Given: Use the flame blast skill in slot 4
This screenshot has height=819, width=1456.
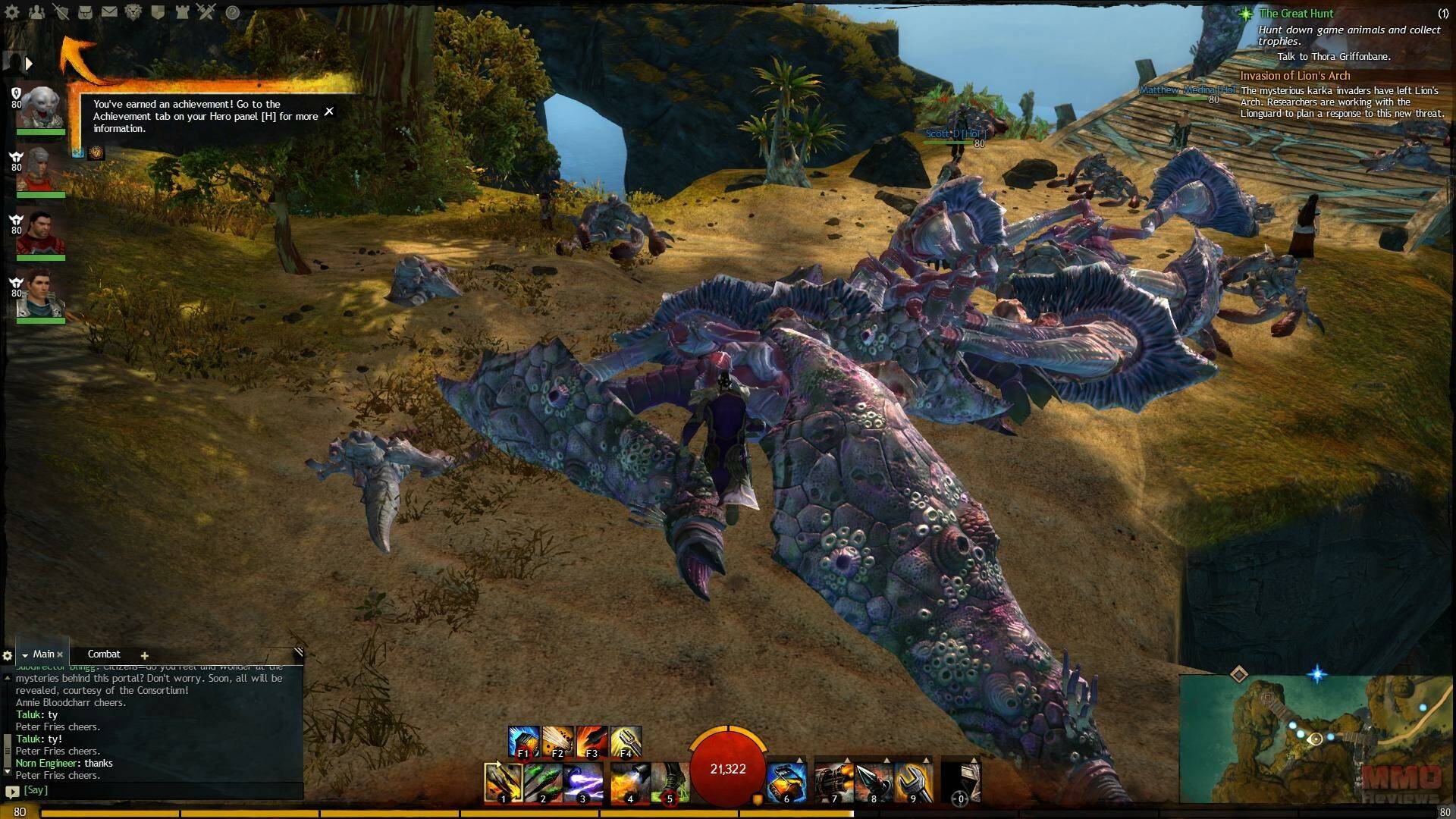Looking at the screenshot, I should point(629,783).
